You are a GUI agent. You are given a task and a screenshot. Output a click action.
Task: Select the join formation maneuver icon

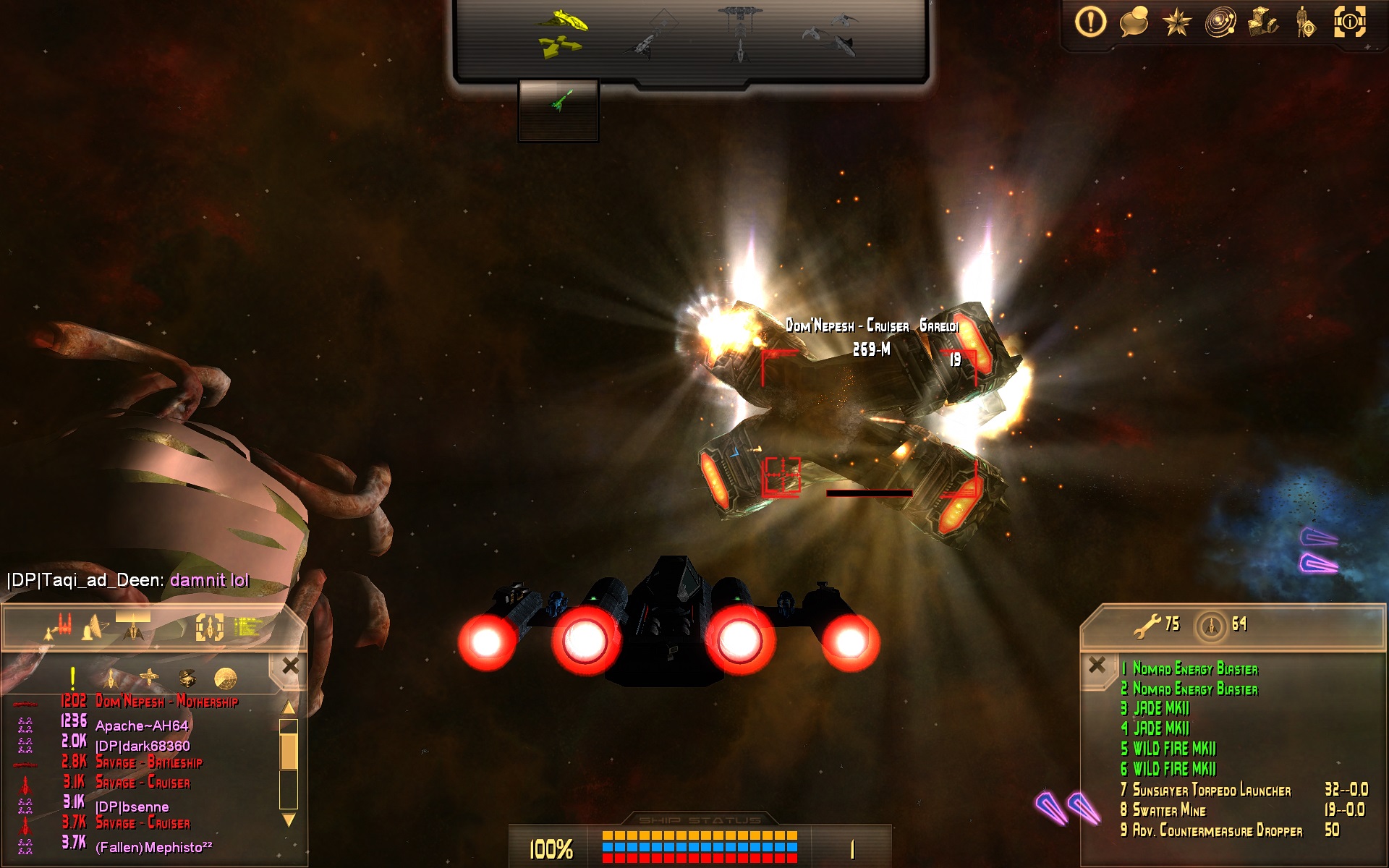click(x=830, y=33)
